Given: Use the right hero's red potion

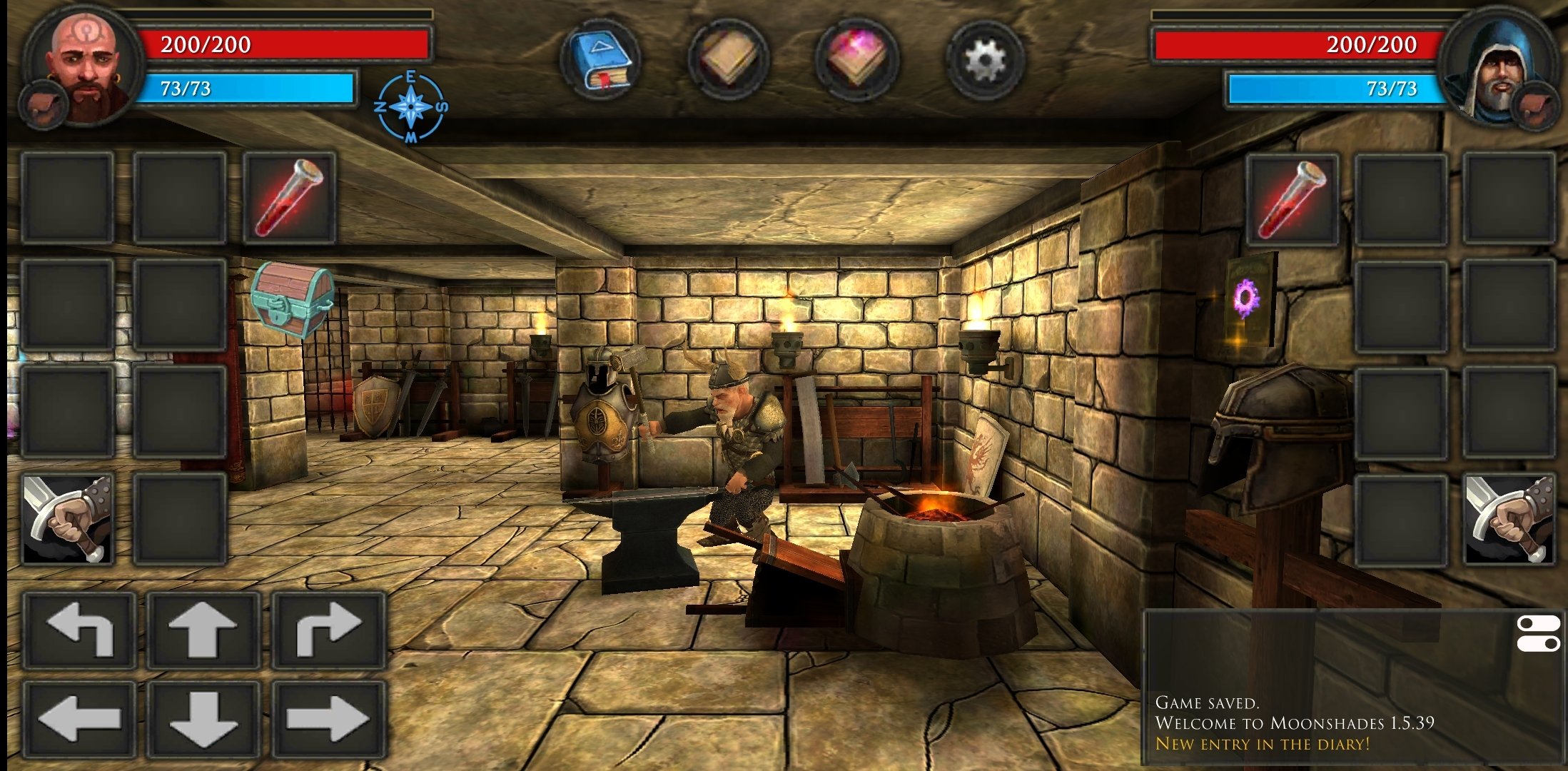Looking at the screenshot, I should 1293,198.
